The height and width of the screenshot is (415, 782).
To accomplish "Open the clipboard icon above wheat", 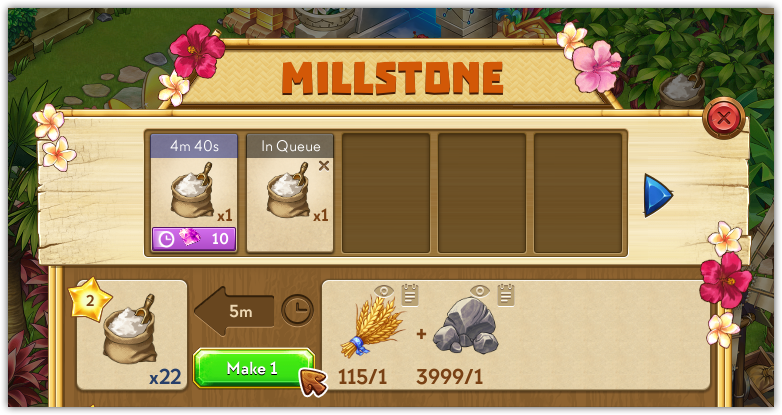I will coord(409,292).
